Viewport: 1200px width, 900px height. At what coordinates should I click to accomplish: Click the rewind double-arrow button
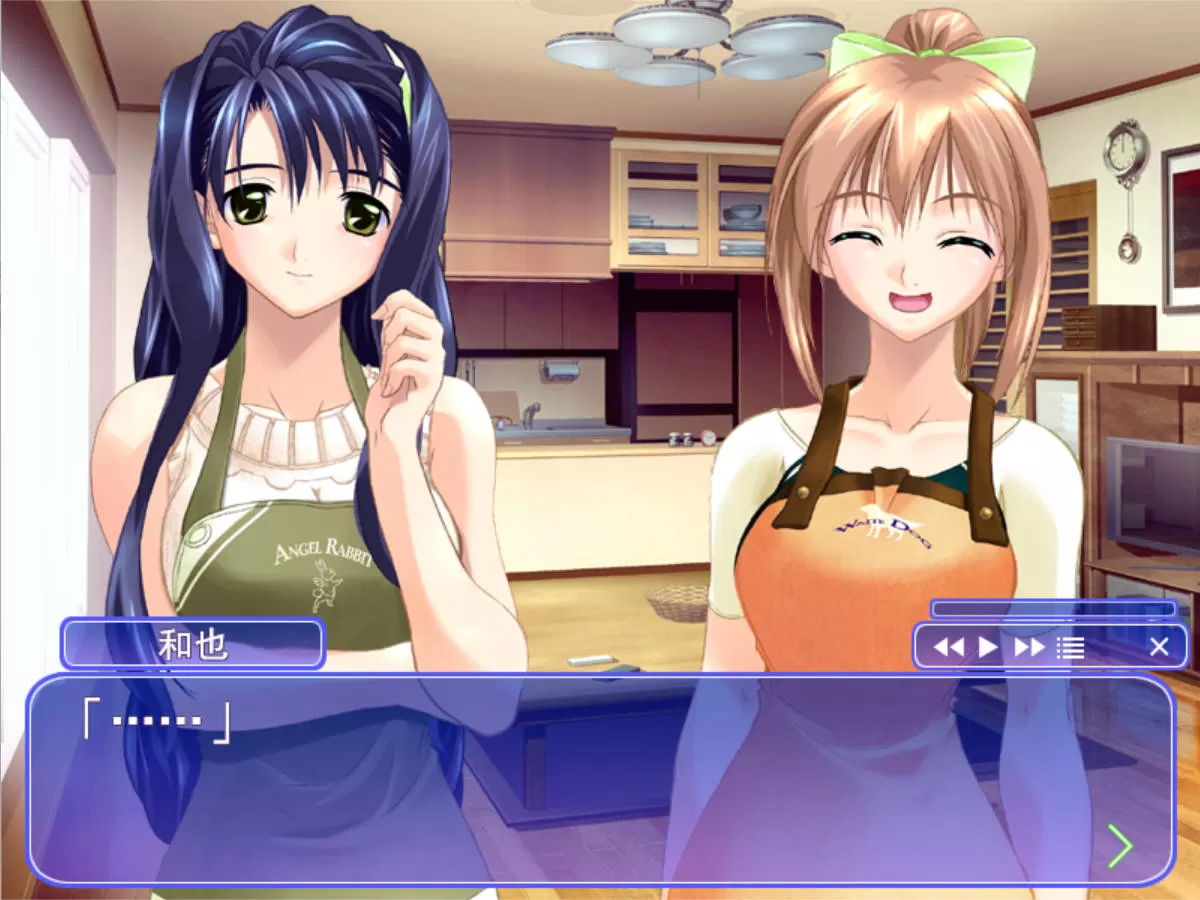(x=948, y=647)
